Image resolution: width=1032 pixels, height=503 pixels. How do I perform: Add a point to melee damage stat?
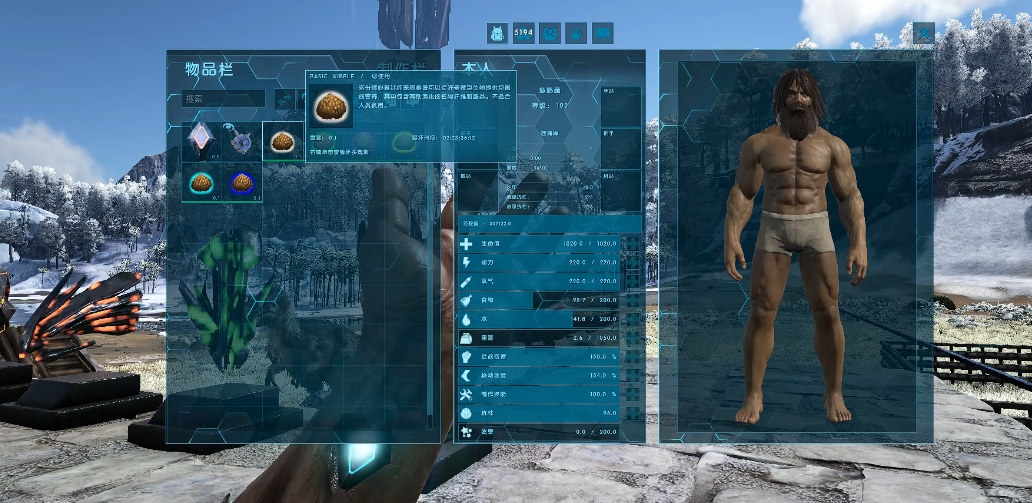tap(632, 356)
